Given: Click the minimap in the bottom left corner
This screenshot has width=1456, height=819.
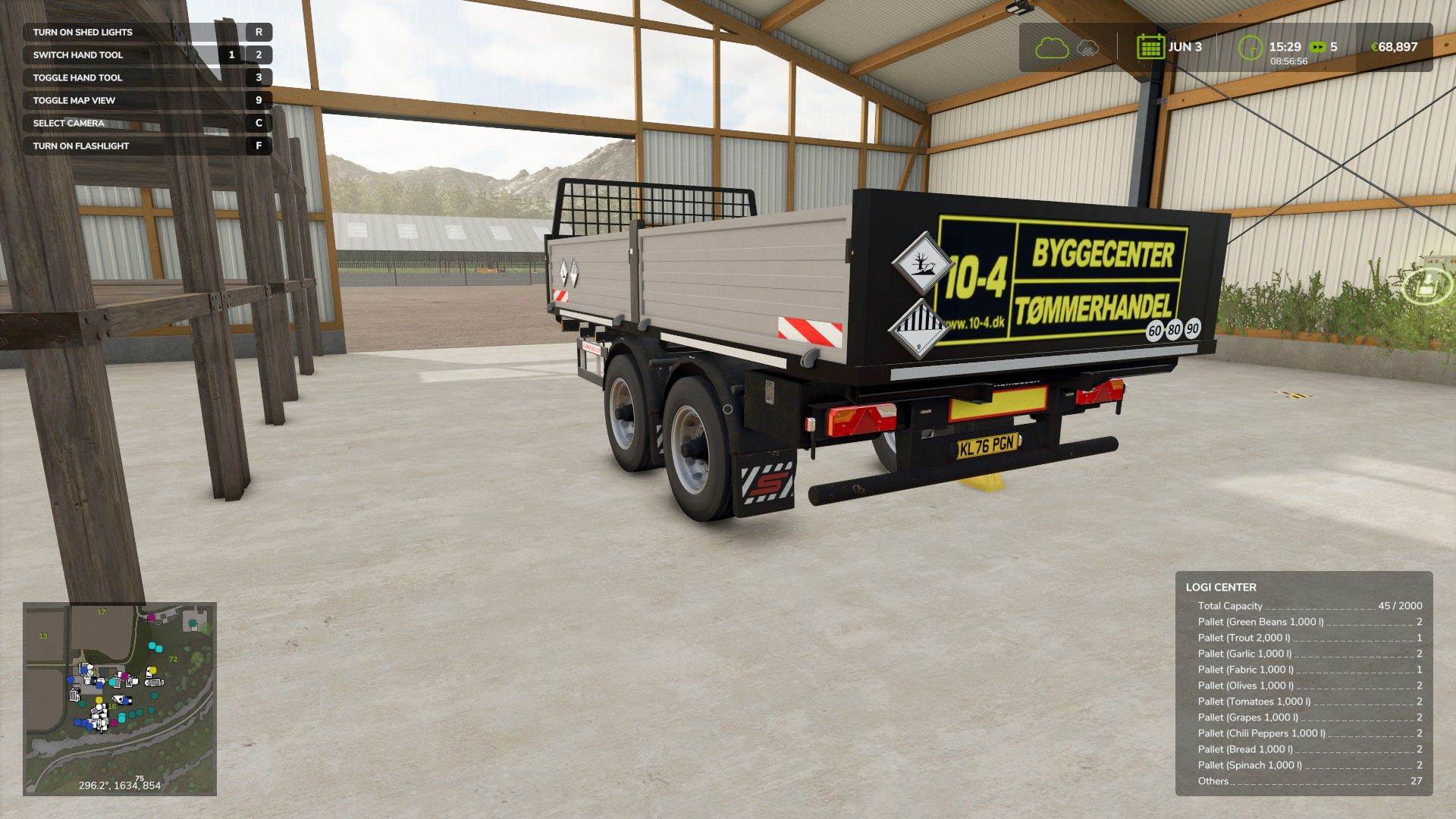Looking at the screenshot, I should tap(121, 699).
